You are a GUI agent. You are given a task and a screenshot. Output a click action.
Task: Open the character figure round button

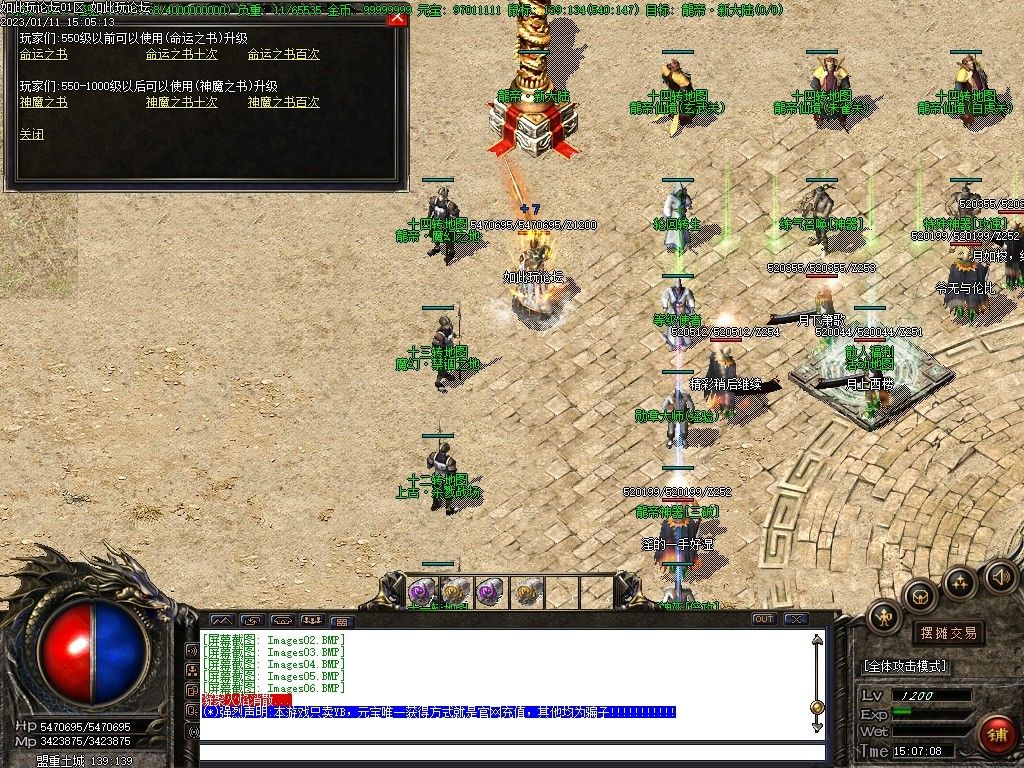(885, 617)
